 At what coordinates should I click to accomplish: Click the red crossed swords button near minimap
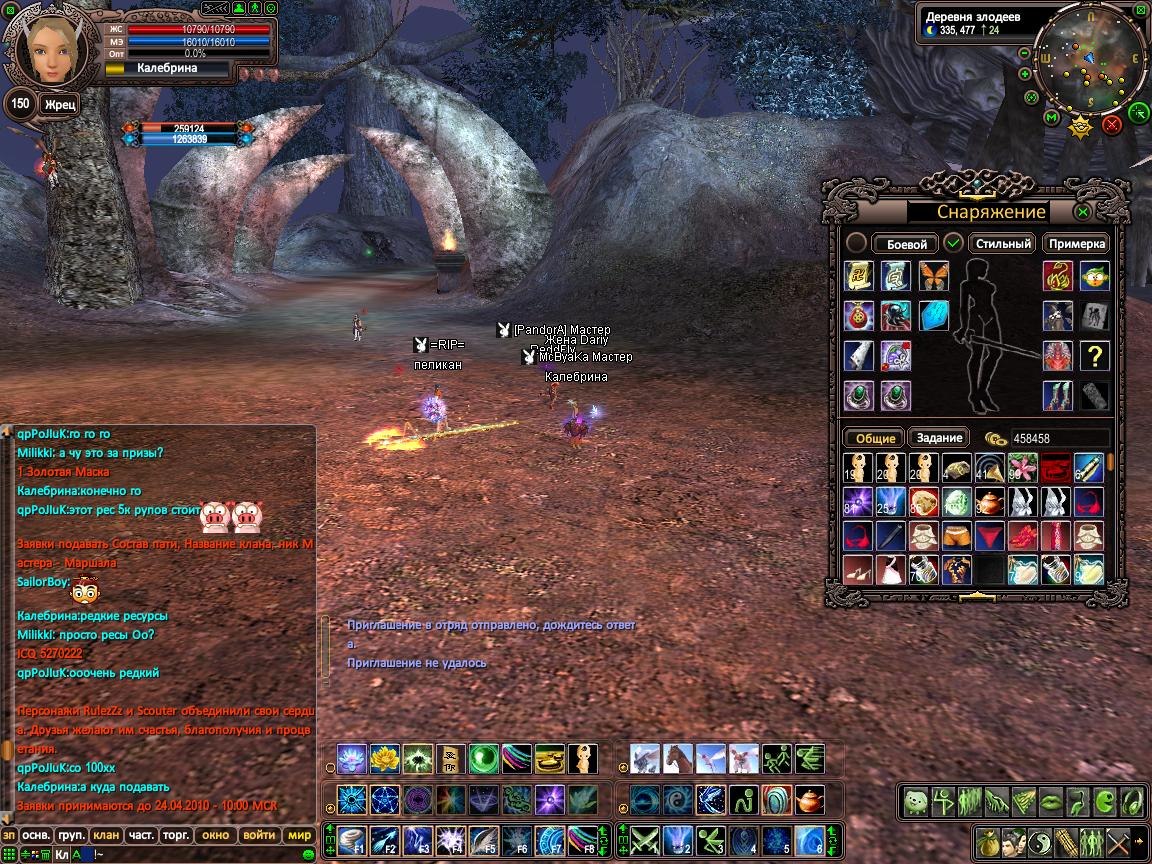[1111, 125]
